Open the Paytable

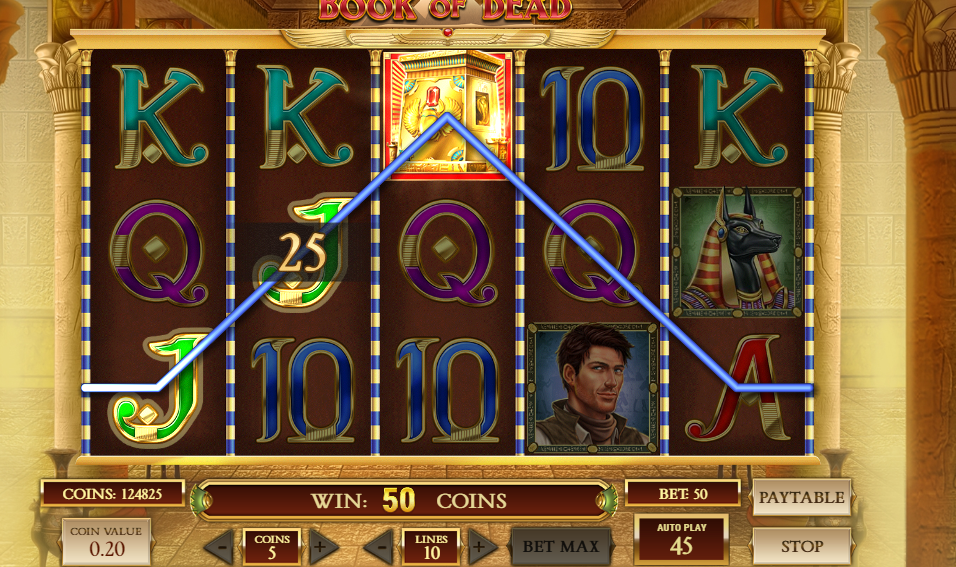pos(801,497)
